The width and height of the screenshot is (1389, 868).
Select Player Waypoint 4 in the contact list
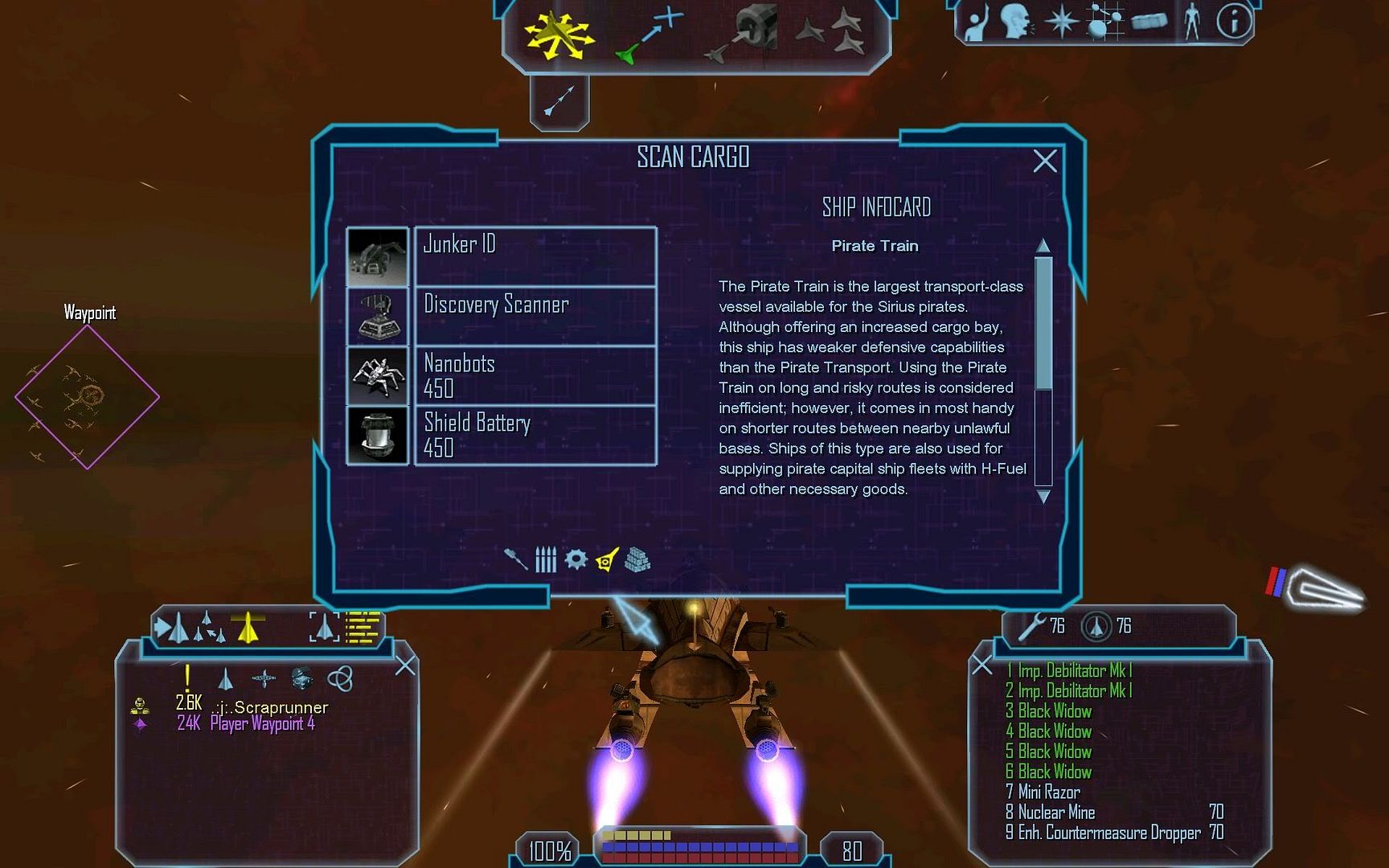coord(262,724)
